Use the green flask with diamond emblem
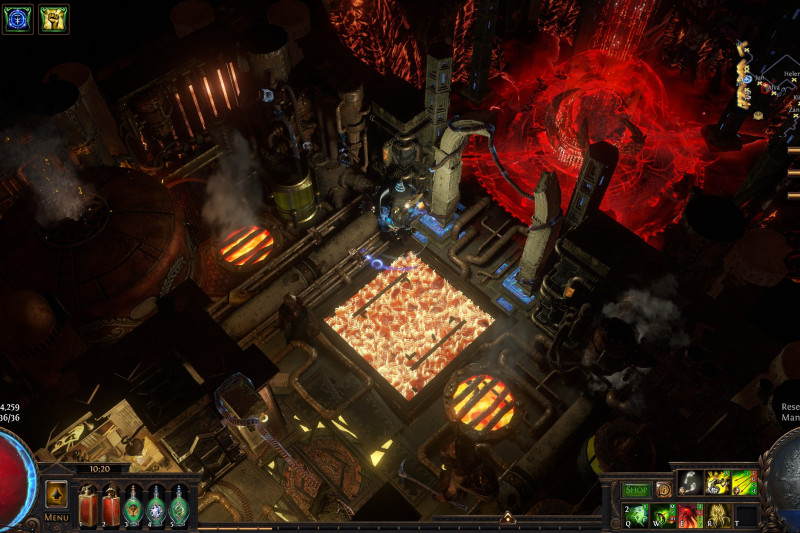This screenshot has height=533, width=800. click(156, 503)
